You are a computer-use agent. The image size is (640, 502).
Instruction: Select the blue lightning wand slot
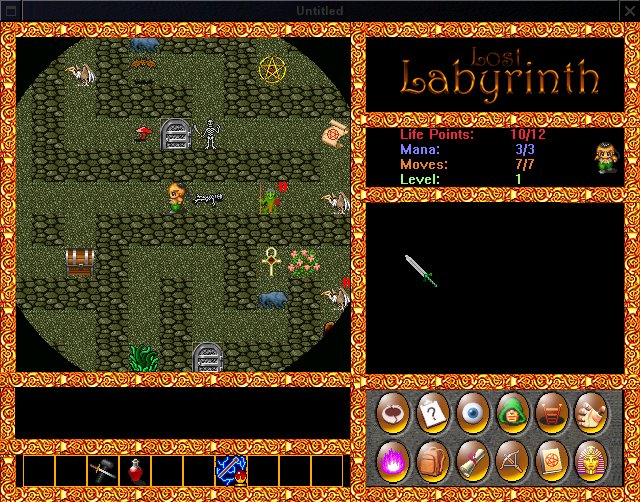[x=230, y=470]
